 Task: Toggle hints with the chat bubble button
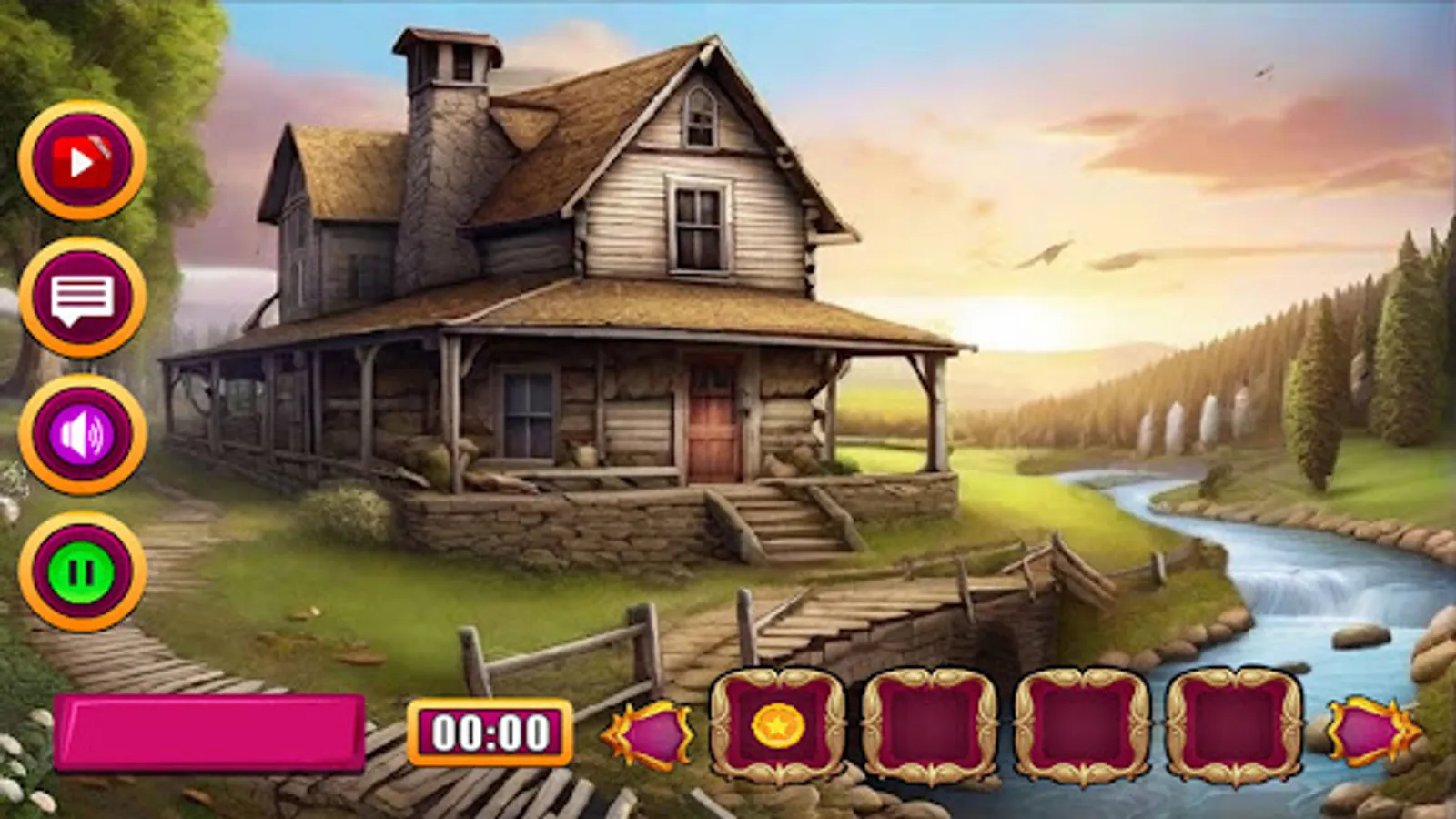82,296
